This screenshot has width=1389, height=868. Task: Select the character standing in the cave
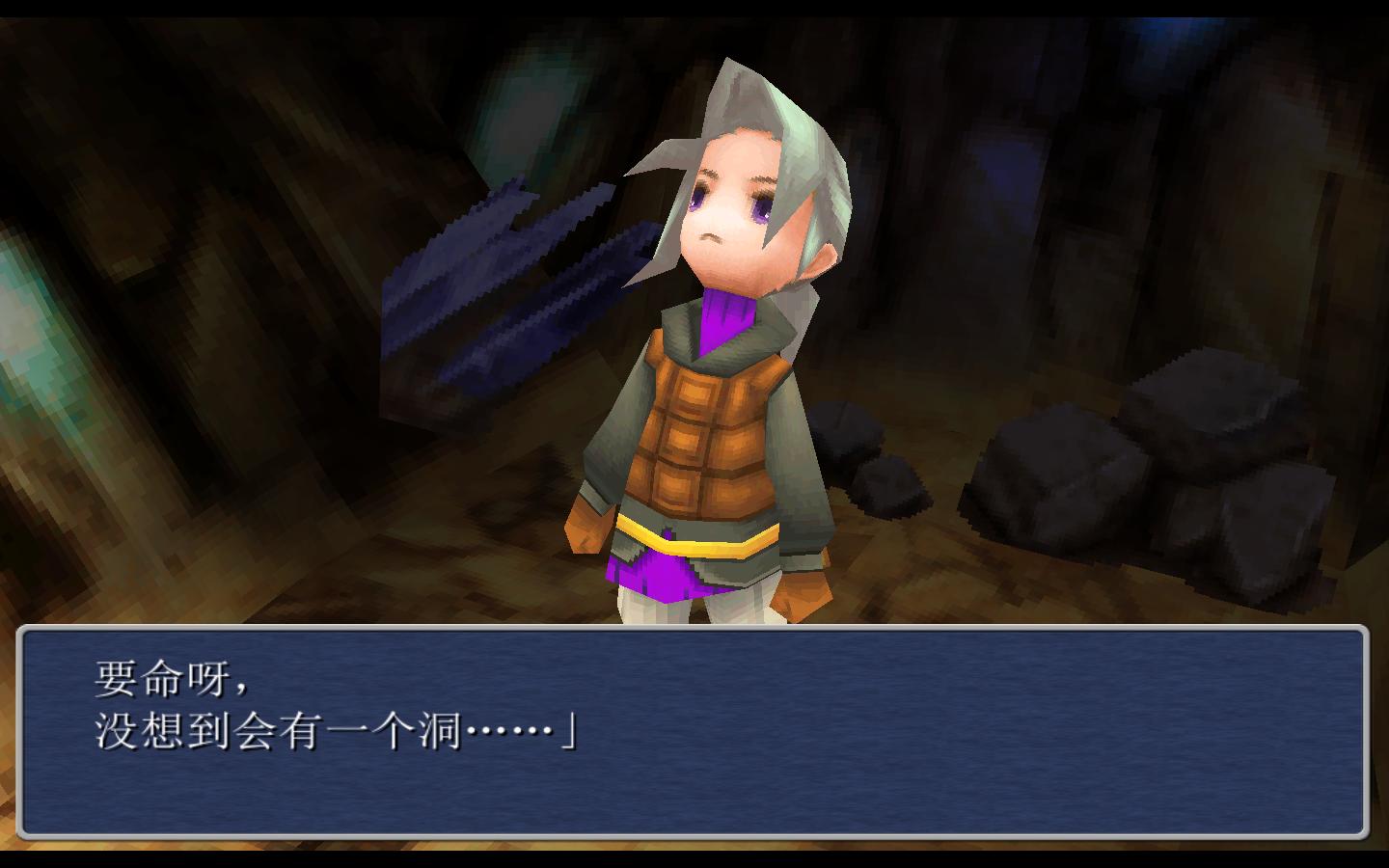(x=714, y=386)
